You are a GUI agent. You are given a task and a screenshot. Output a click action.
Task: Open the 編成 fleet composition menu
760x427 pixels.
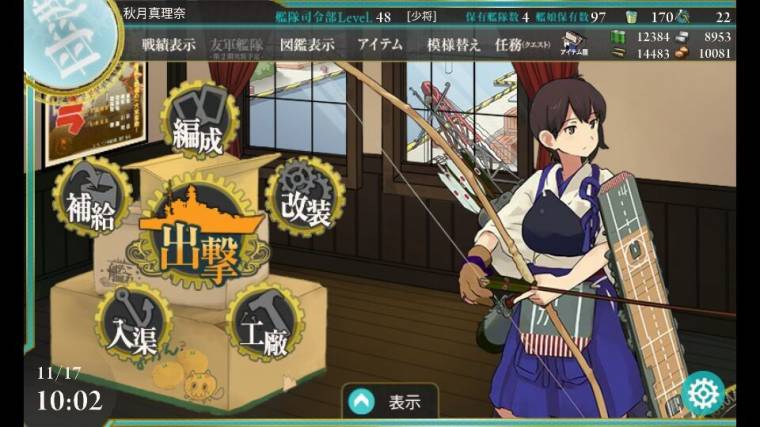click(x=199, y=126)
